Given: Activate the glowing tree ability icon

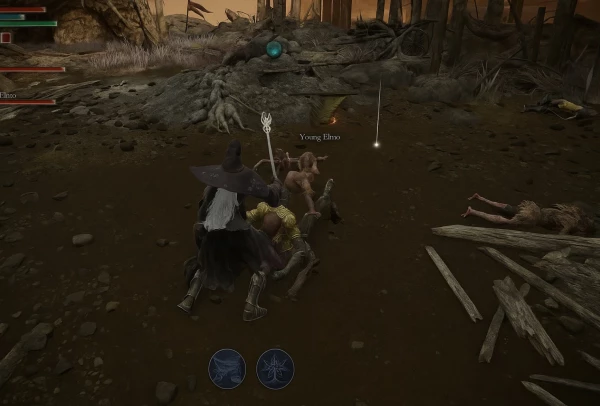Looking at the screenshot, I should [x=275, y=367].
